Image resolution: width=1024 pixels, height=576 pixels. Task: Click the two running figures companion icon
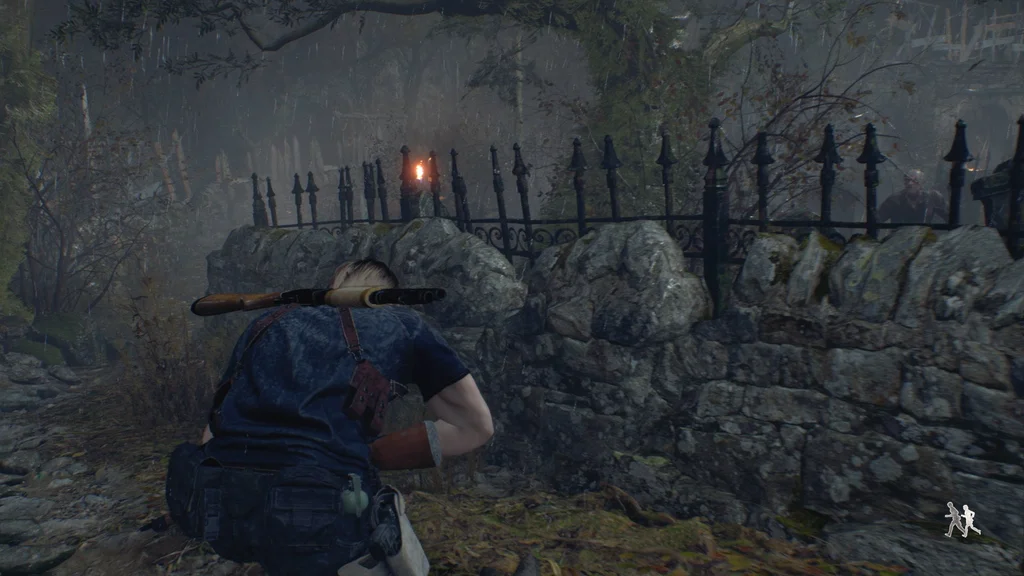[961, 520]
